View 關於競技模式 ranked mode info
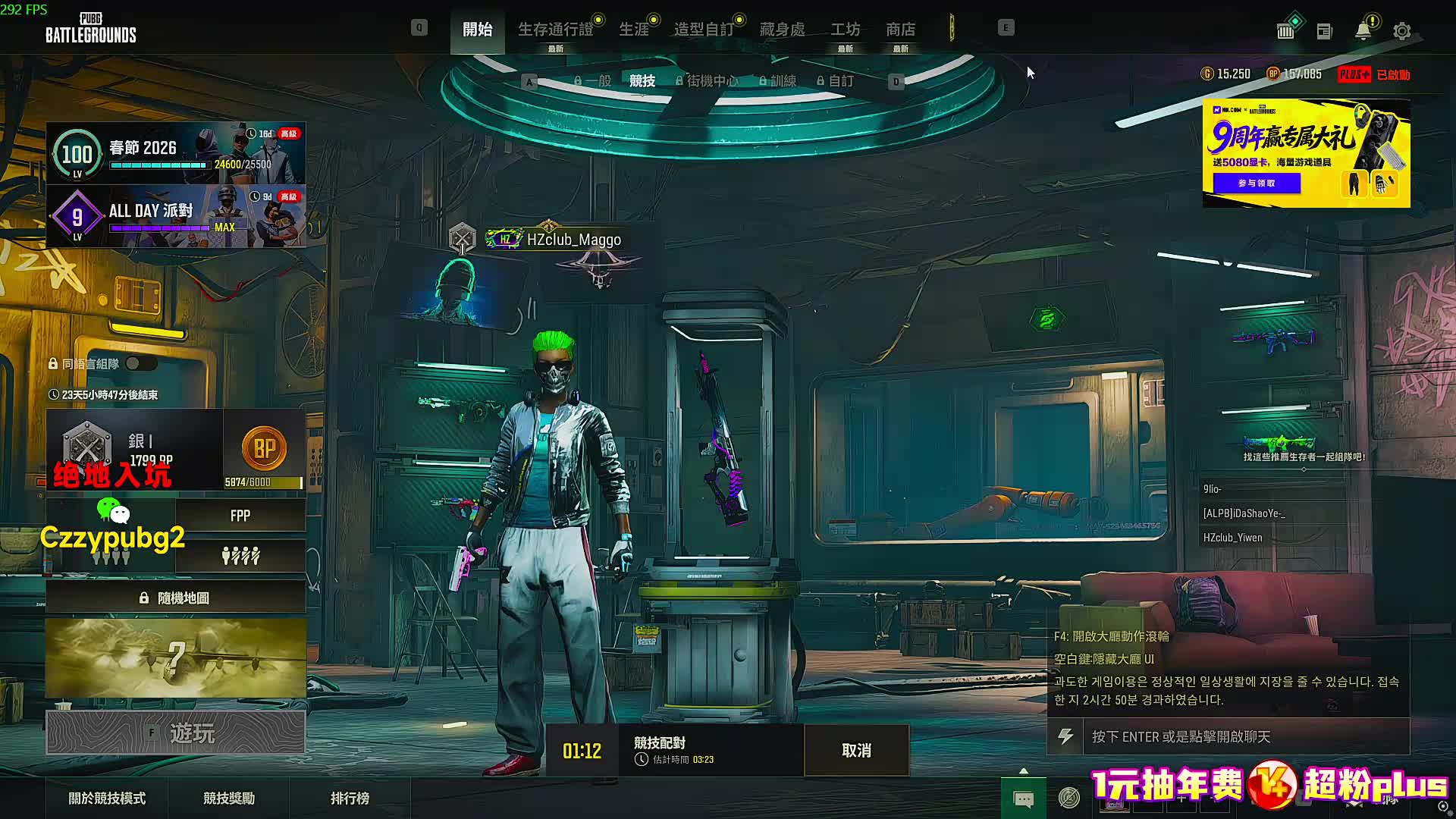Screen dimensions: 1456x819 (107, 798)
